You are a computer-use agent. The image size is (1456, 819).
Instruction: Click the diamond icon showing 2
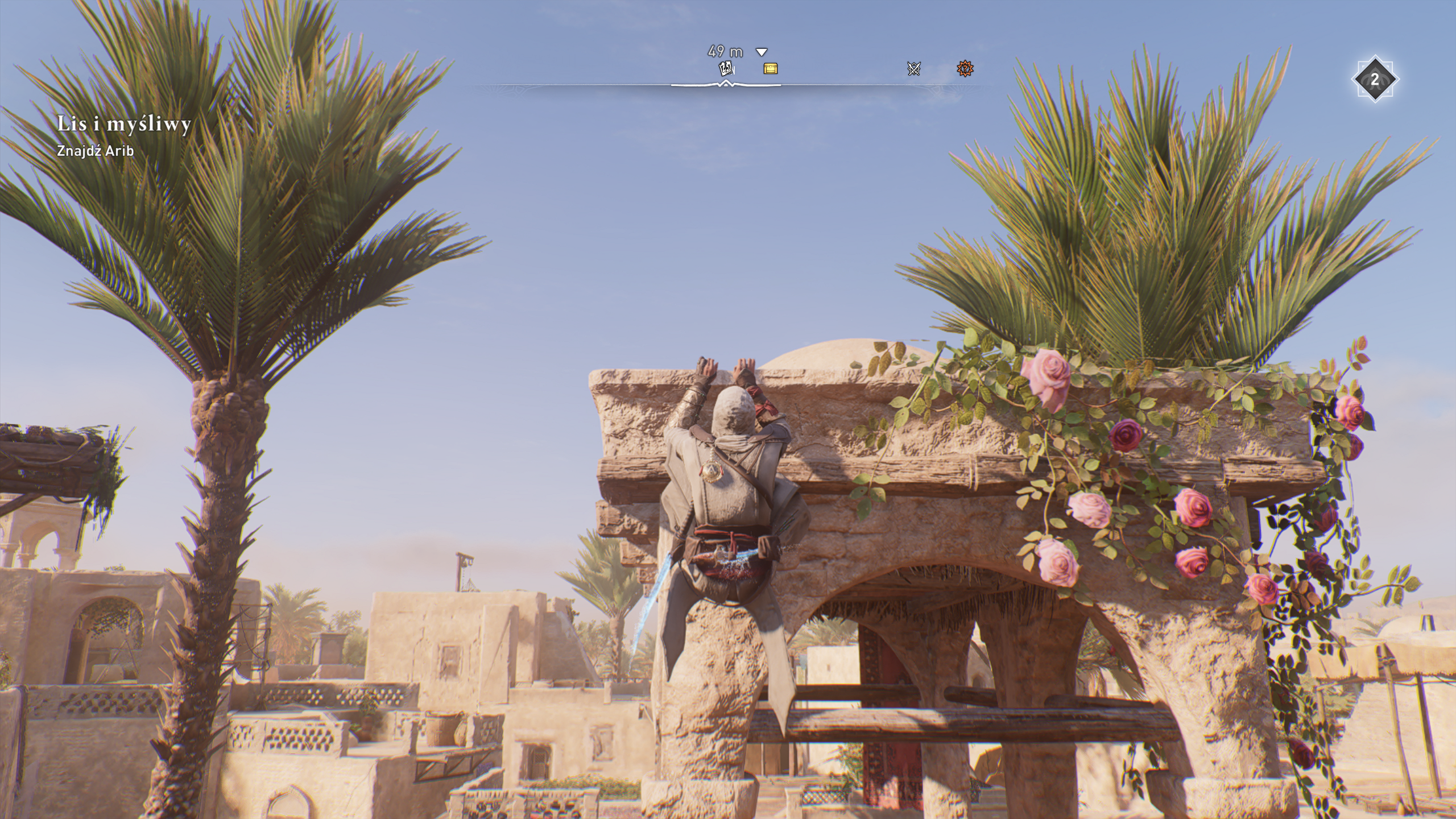click(1375, 80)
